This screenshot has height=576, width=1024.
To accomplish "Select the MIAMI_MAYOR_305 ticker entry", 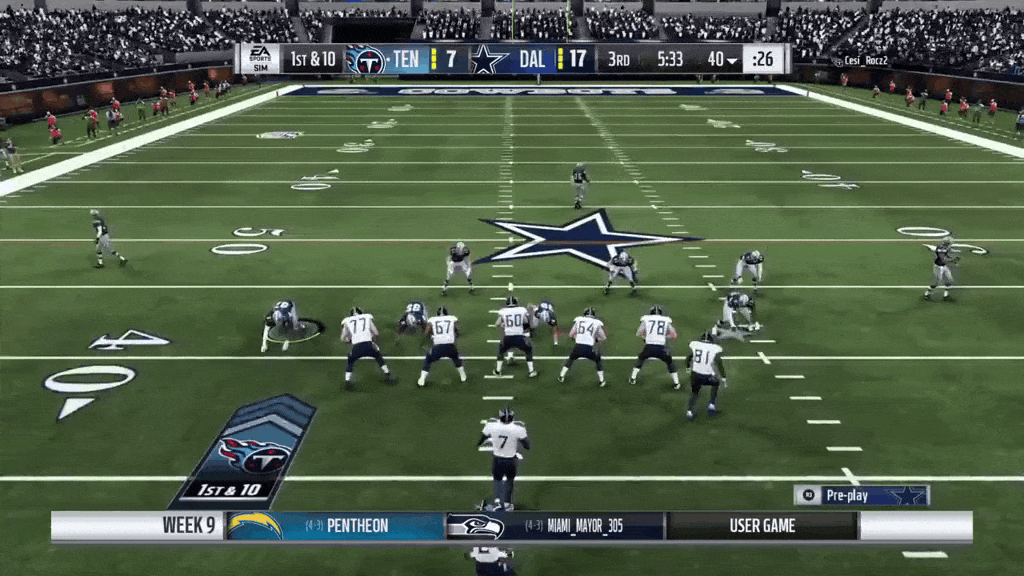I will coord(554,526).
